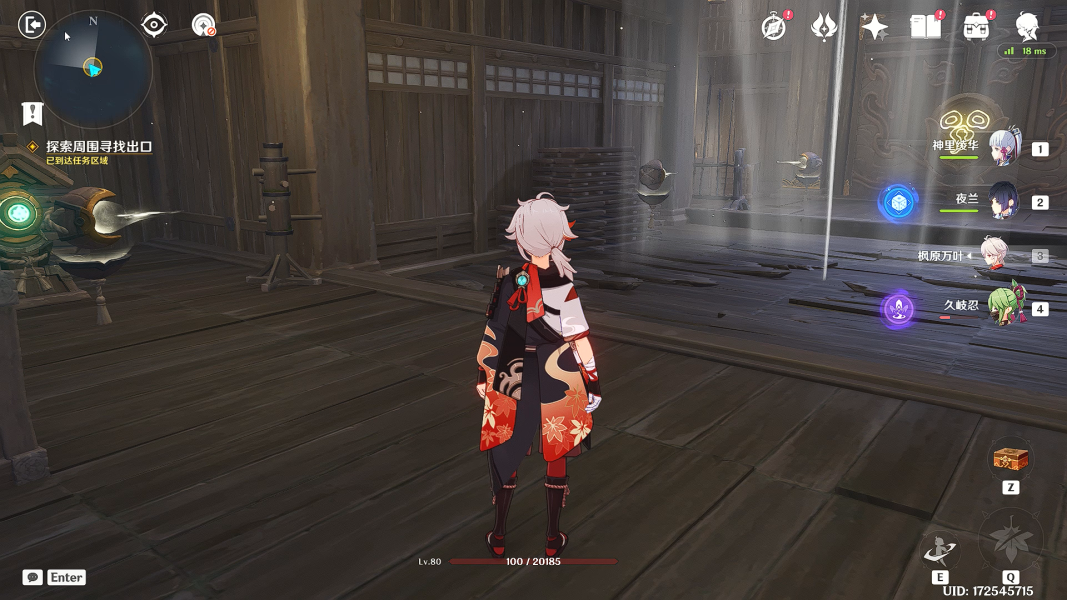Trigger 夜兰's blue dice burst icon

[898, 202]
